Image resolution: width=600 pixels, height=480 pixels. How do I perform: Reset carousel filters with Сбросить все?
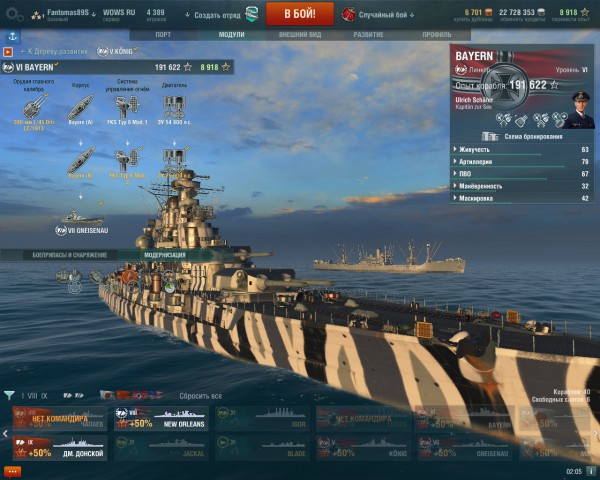tap(201, 396)
